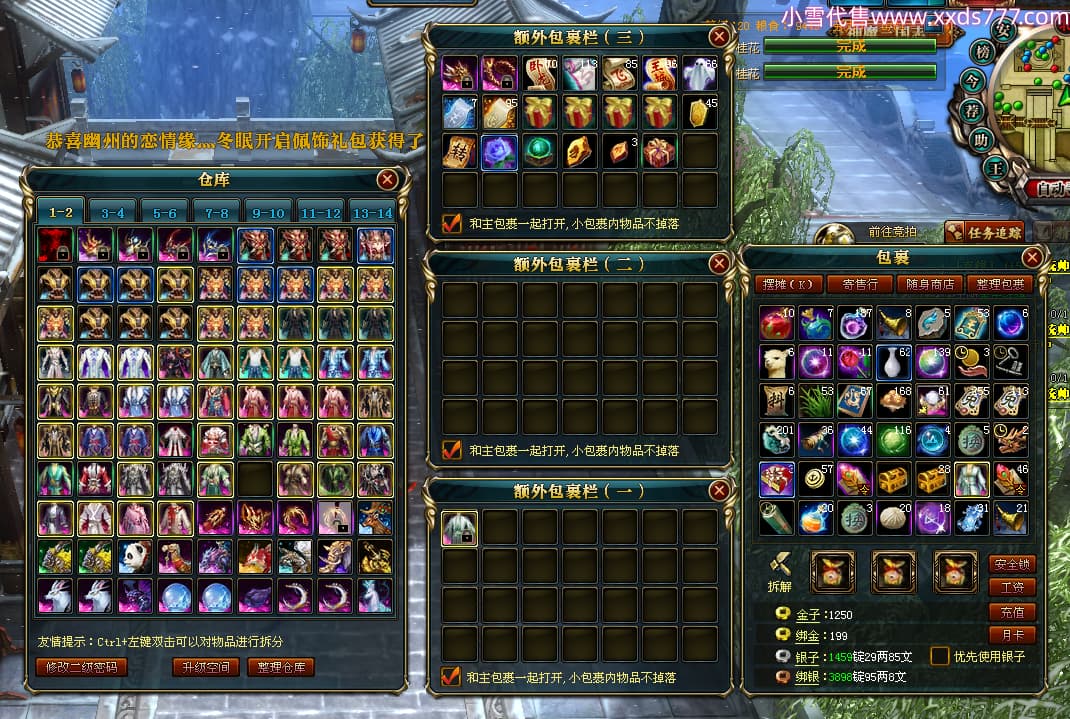1070x719 pixels.
Task: Open the 寄售行 consignment house
Action: pyautogui.click(x=859, y=285)
